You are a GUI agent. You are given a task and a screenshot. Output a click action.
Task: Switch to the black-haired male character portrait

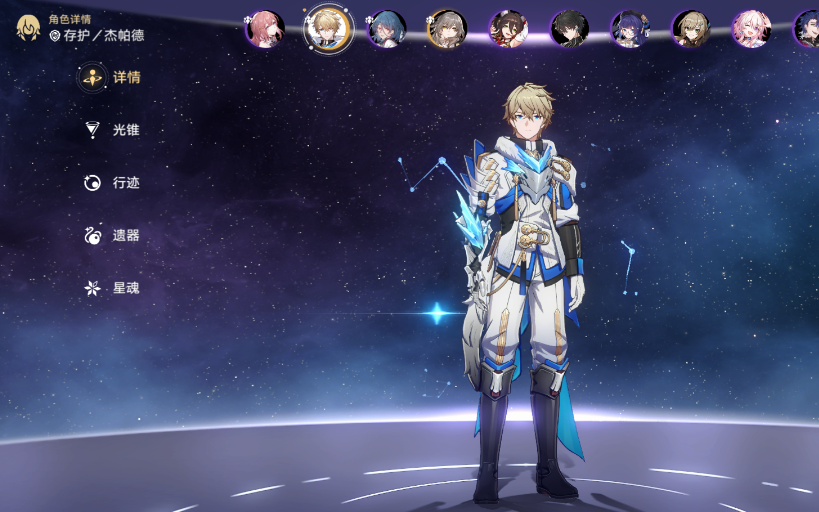tap(569, 29)
